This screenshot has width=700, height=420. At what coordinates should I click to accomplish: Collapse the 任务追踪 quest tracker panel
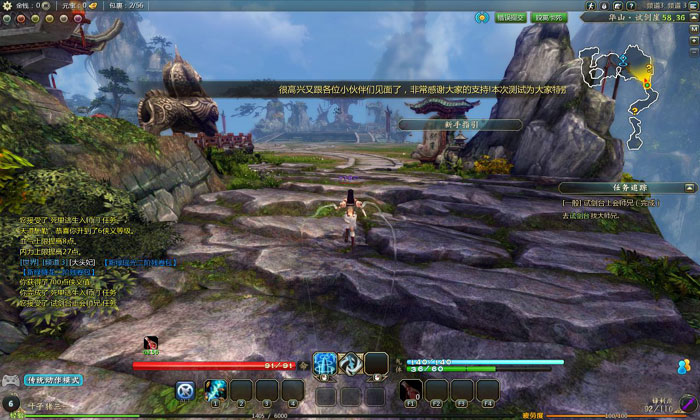pos(691,187)
